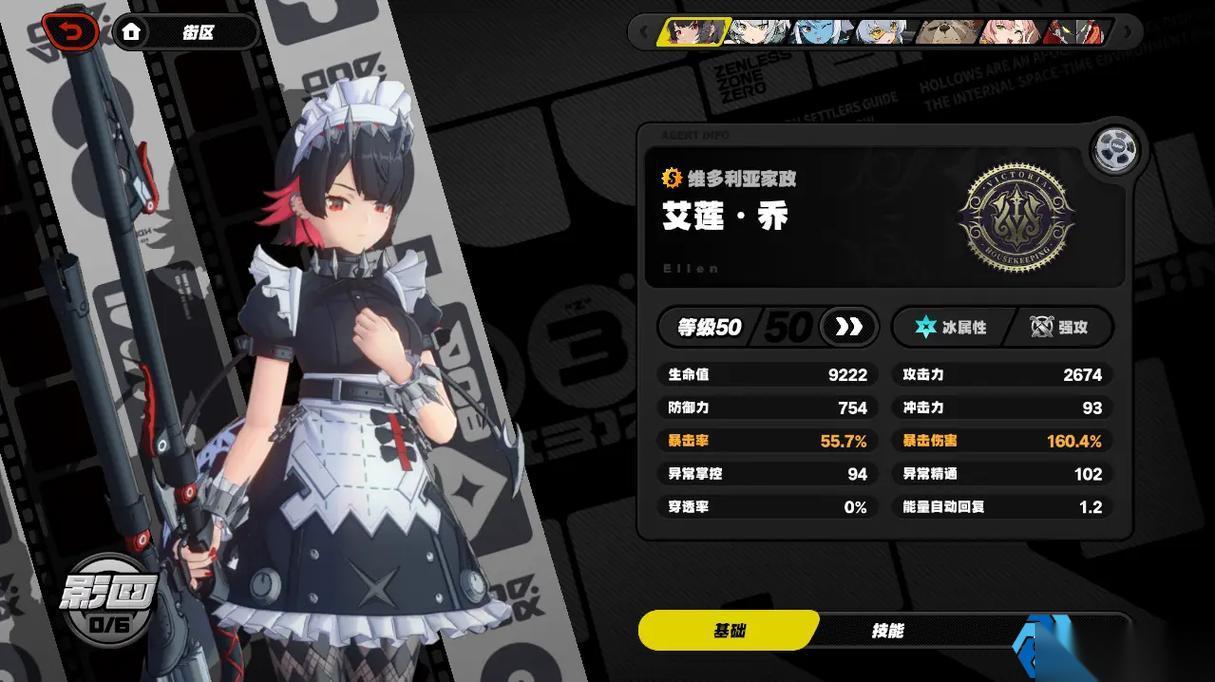Pick the red robot agent portrait
Screen dimensions: 1215x682
click(1075, 32)
